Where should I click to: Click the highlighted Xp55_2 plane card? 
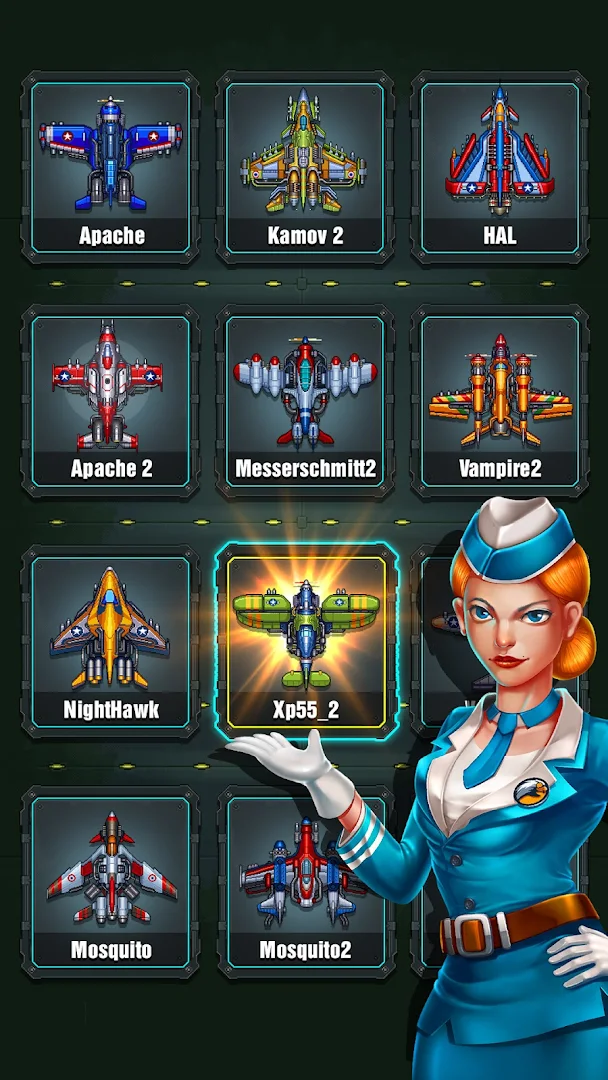click(x=305, y=640)
